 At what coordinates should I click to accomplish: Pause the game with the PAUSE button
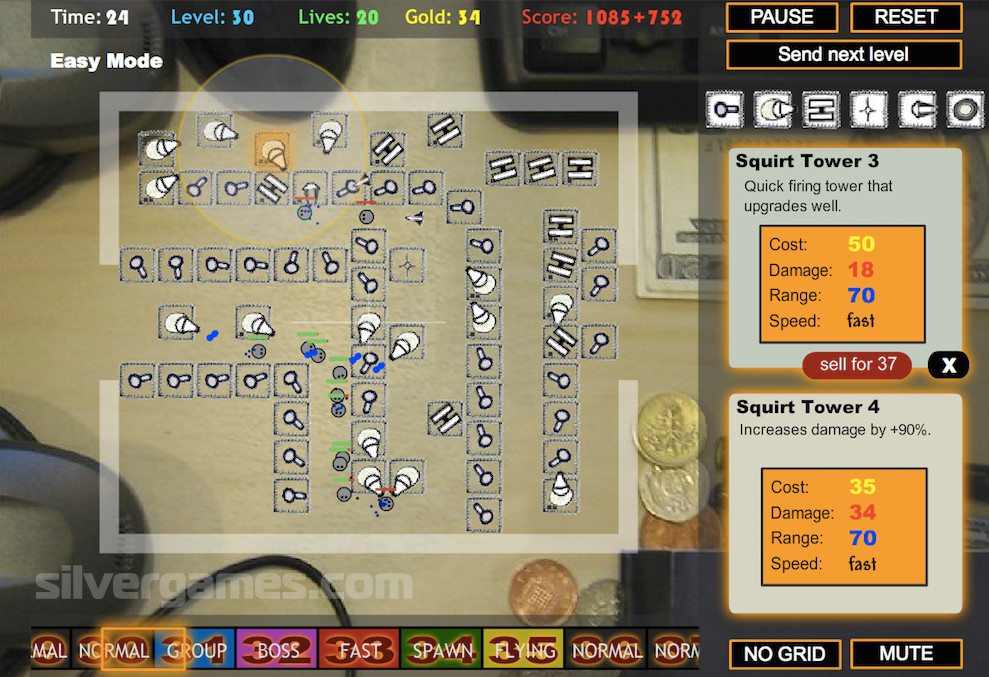[782, 17]
